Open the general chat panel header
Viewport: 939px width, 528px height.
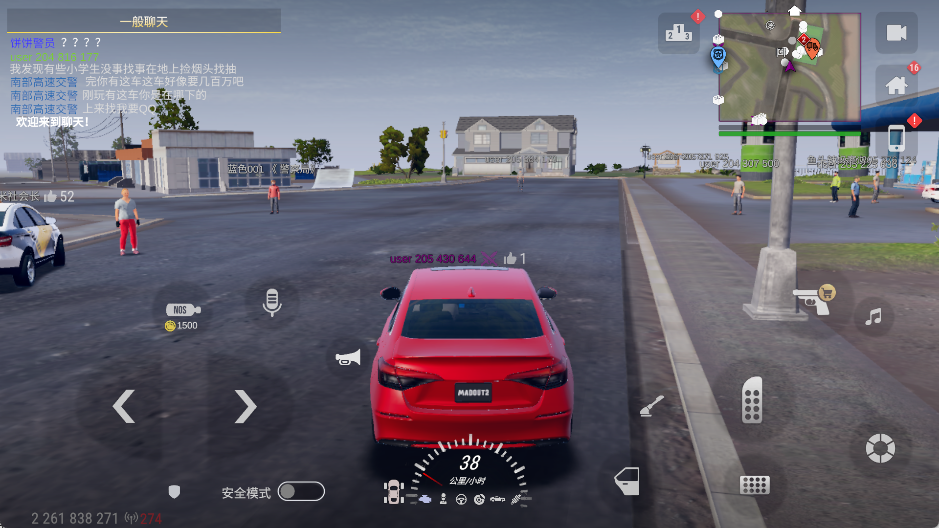pyautogui.click(x=140, y=21)
